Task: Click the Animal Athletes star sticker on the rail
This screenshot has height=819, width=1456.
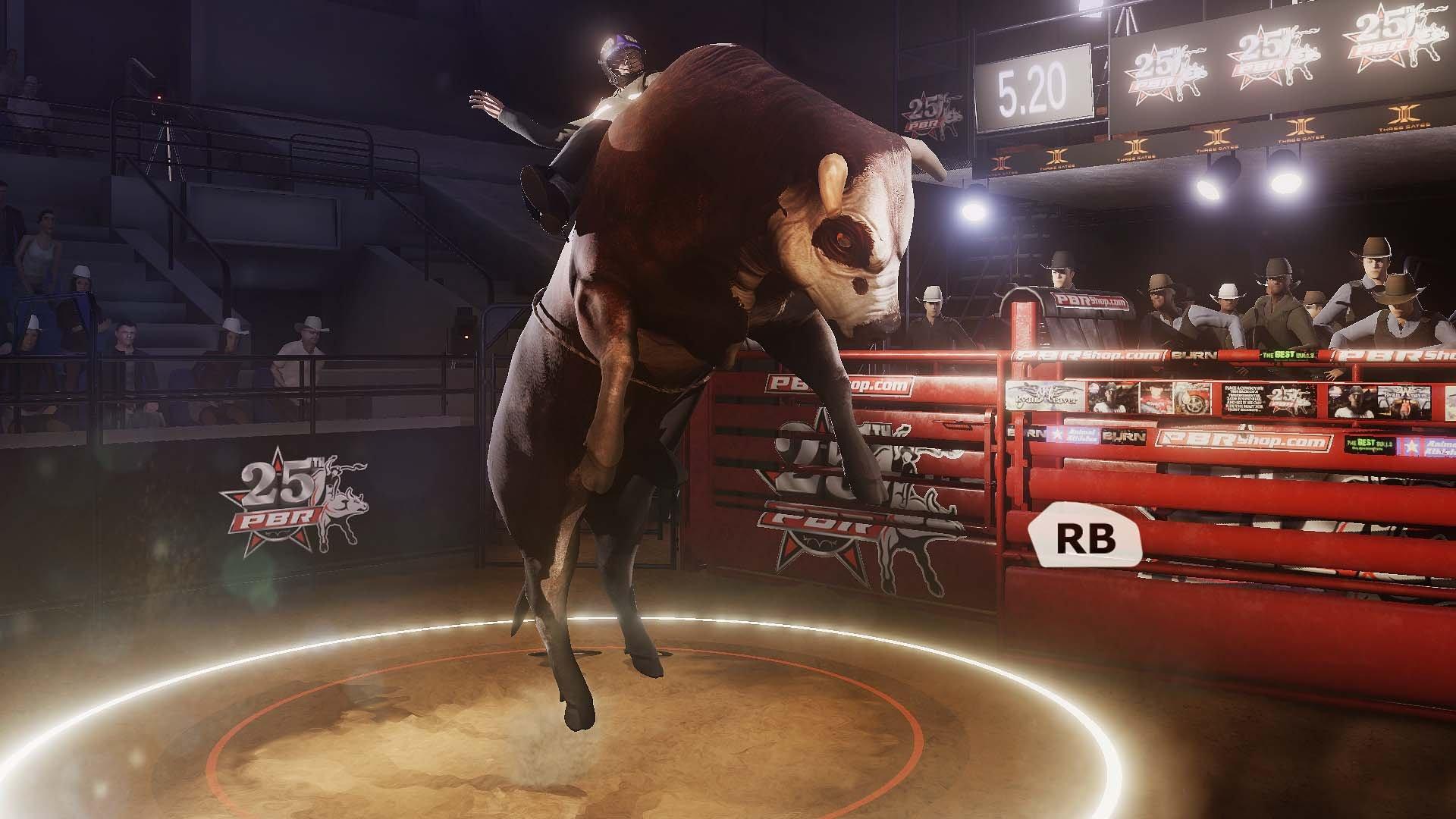Action: point(1072,435)
